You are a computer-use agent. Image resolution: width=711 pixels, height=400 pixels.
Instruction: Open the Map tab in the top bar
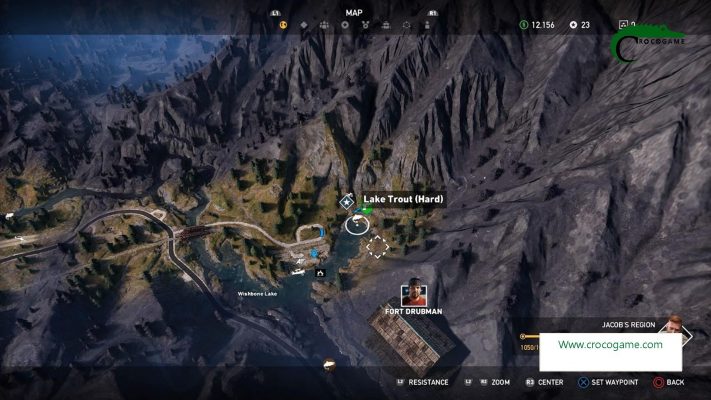click(x=354, y=13)
